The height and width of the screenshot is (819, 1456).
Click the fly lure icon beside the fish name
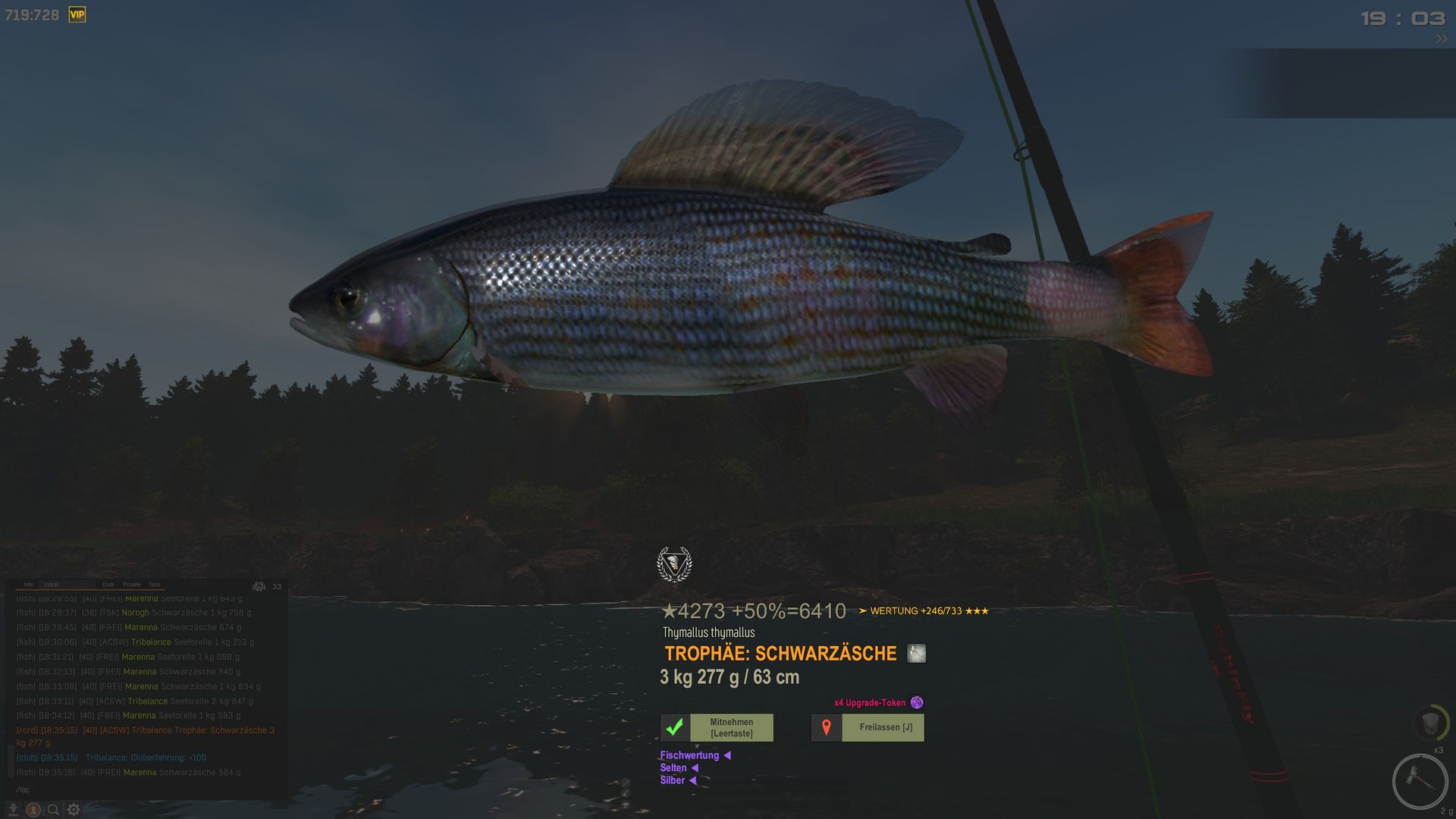[x=916, y=654]
